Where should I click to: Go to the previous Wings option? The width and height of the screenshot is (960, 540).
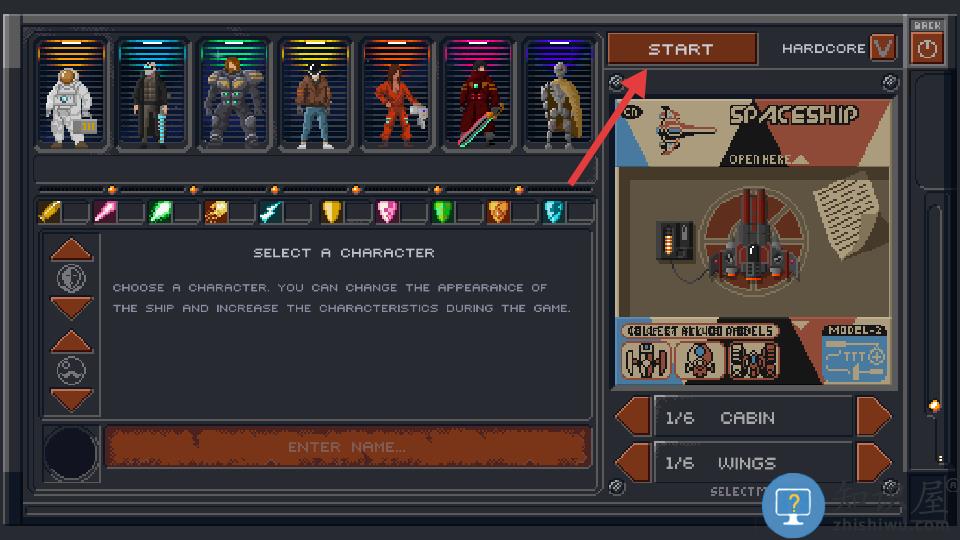point(633,462)
